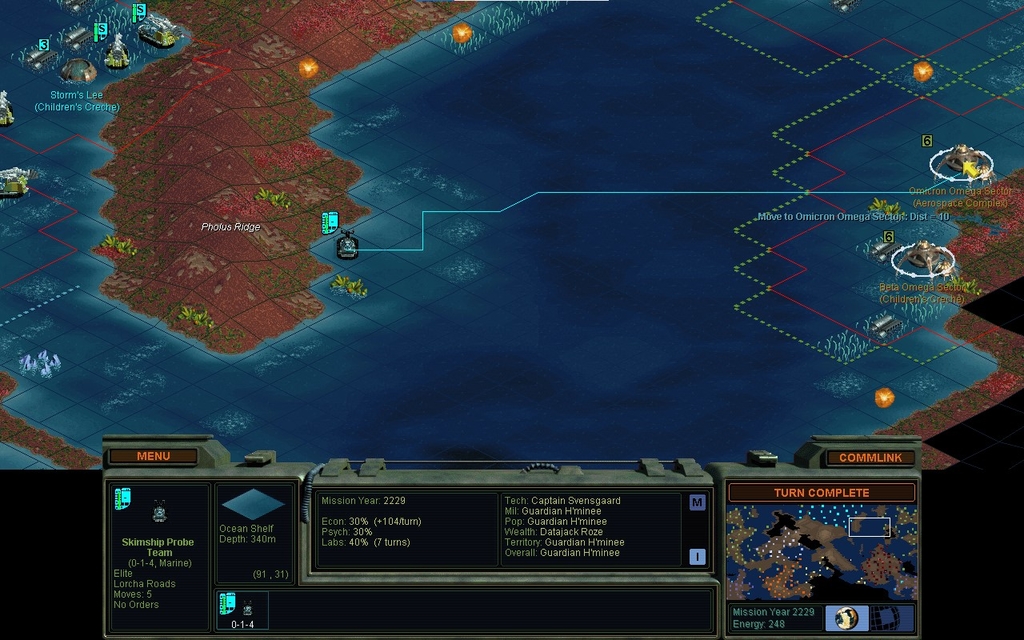Open the MENU button
The image size is (1024, 640).
pos(153,456)
